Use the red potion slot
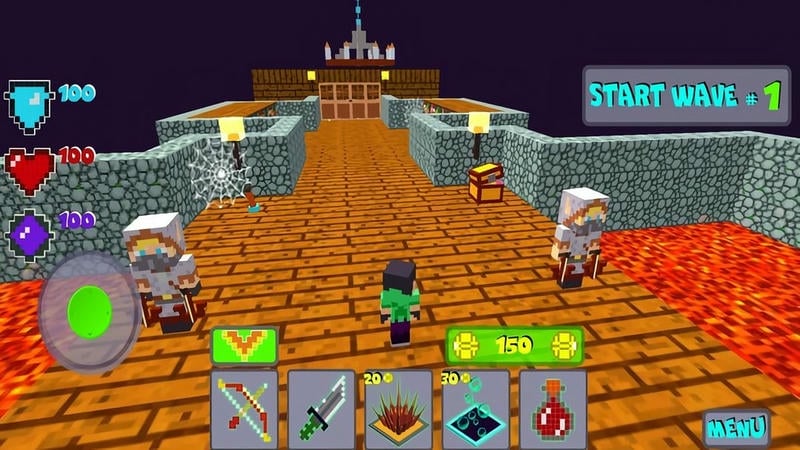800x450 pixels. tap(553, 408)
